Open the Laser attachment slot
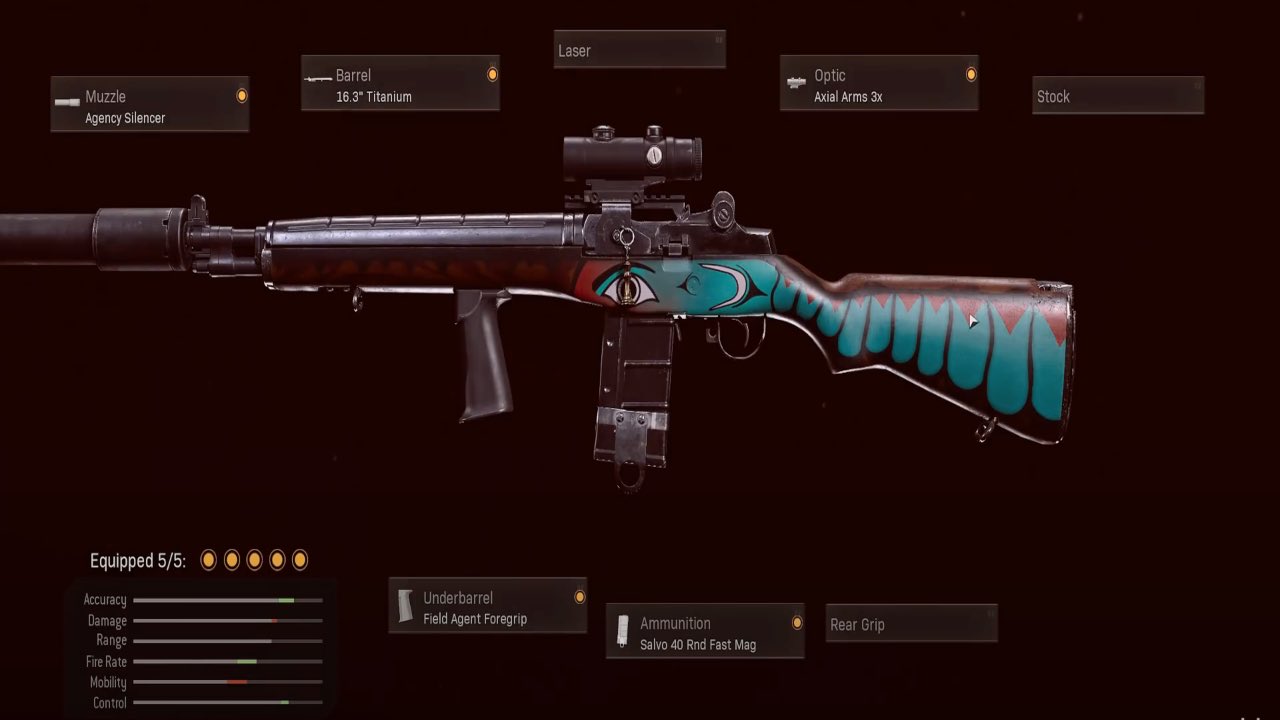 click(640, 50)
